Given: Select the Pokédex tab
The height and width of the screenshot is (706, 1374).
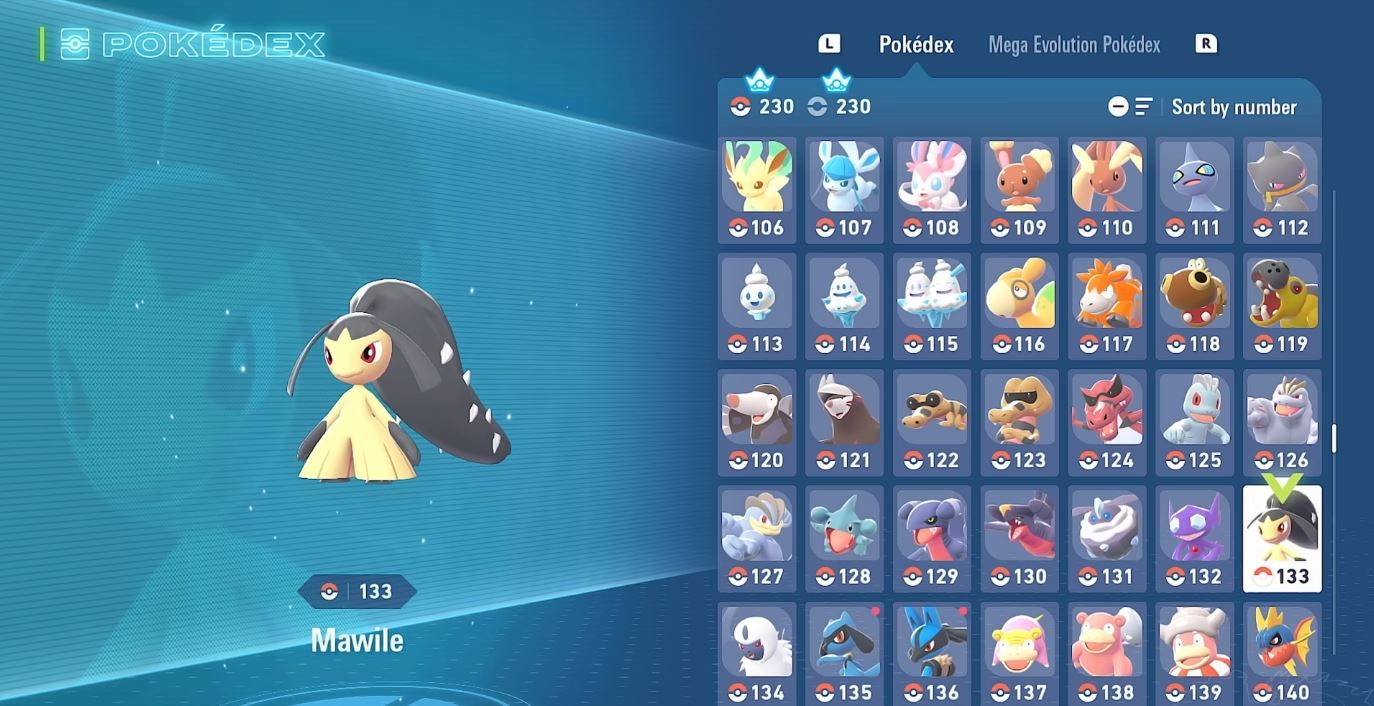Looking at the screenshot, I should click(916, 45).
